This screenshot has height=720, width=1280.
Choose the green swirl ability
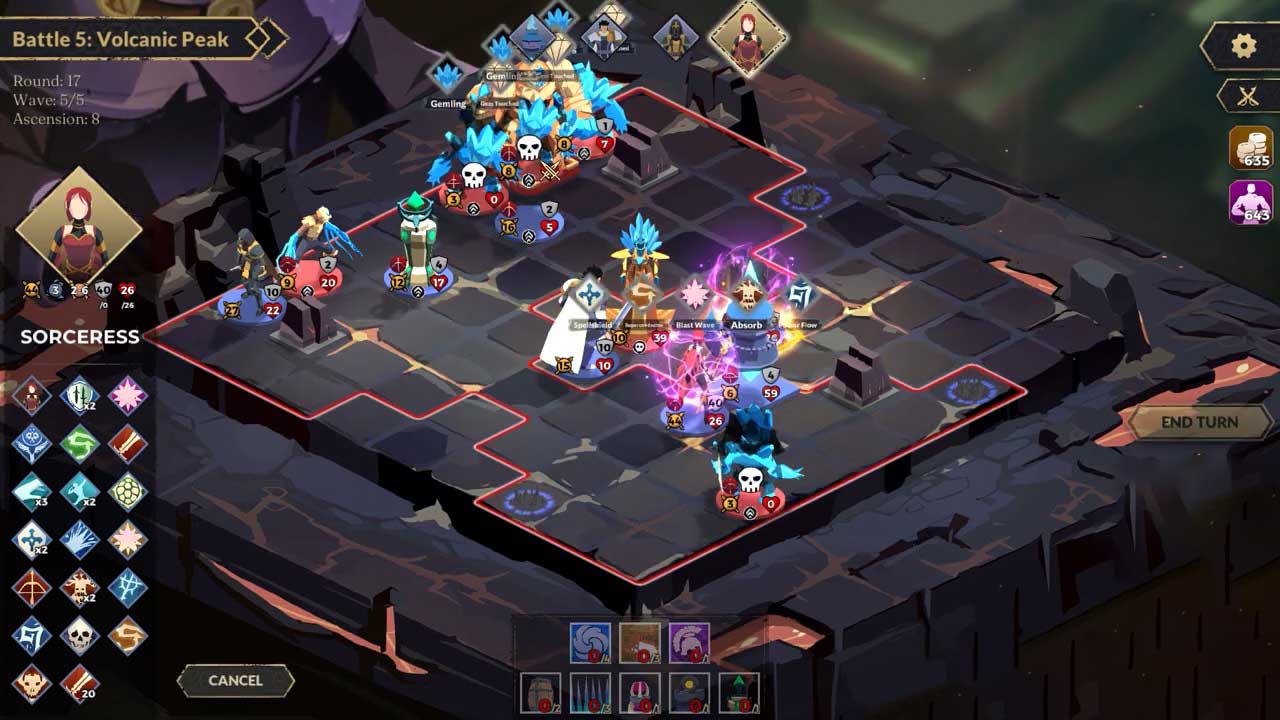79,444
